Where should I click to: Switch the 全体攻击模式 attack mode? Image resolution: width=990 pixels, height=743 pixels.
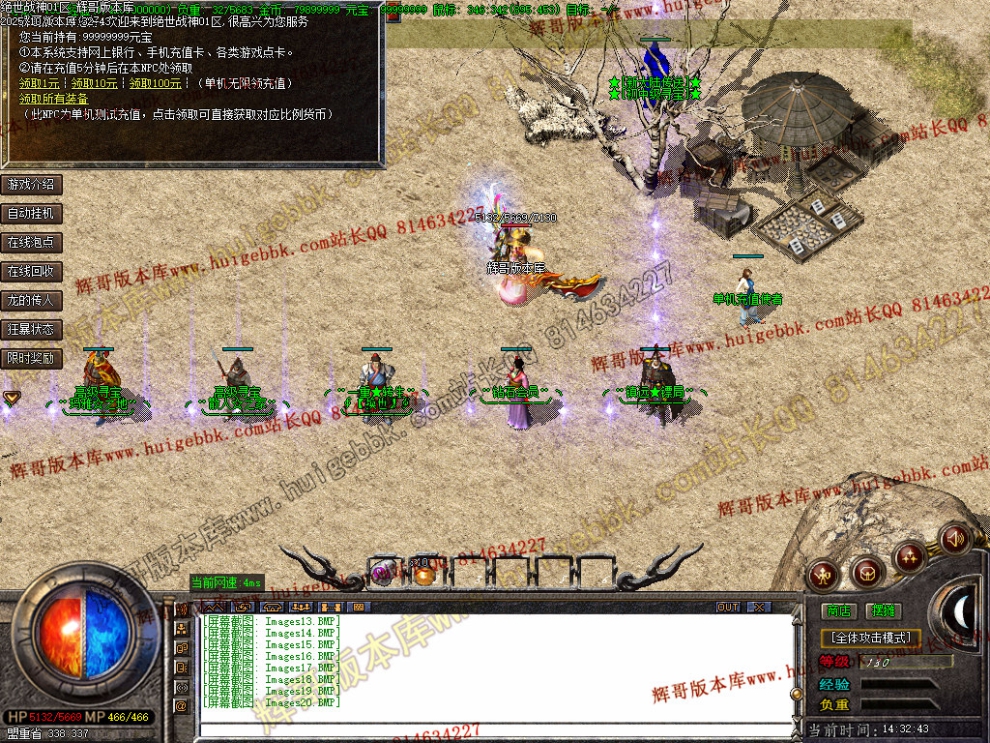[869, 637]
